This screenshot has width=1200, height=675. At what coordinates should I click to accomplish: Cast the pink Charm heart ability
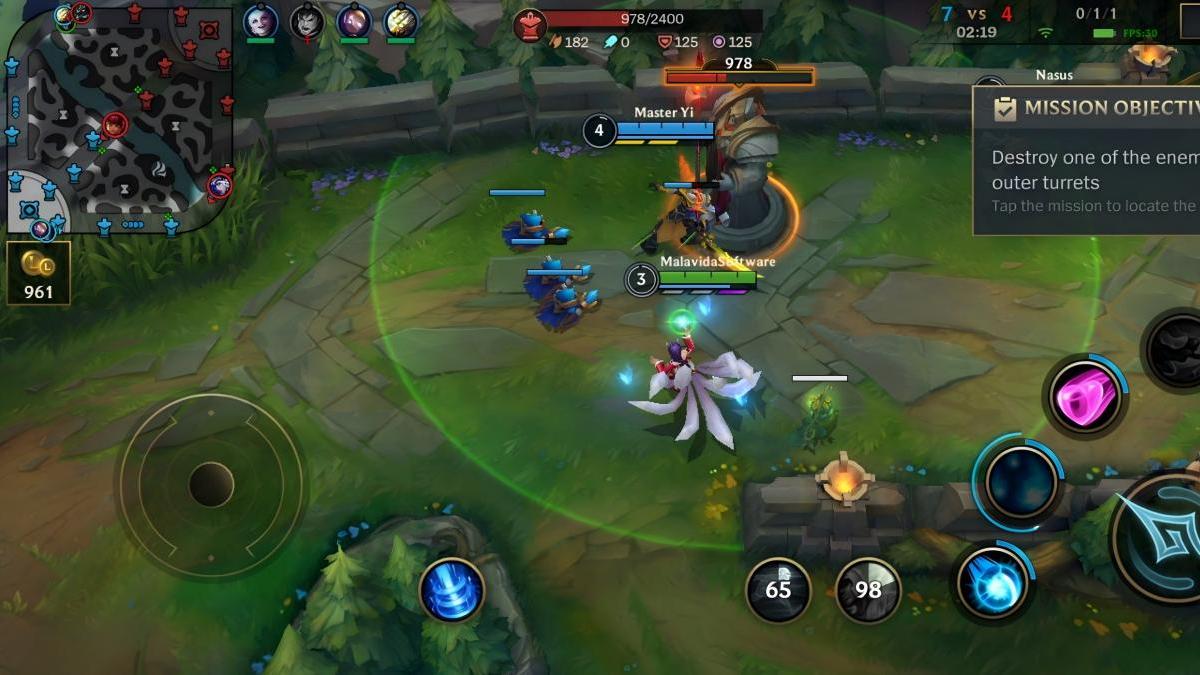click(1085, 396)
